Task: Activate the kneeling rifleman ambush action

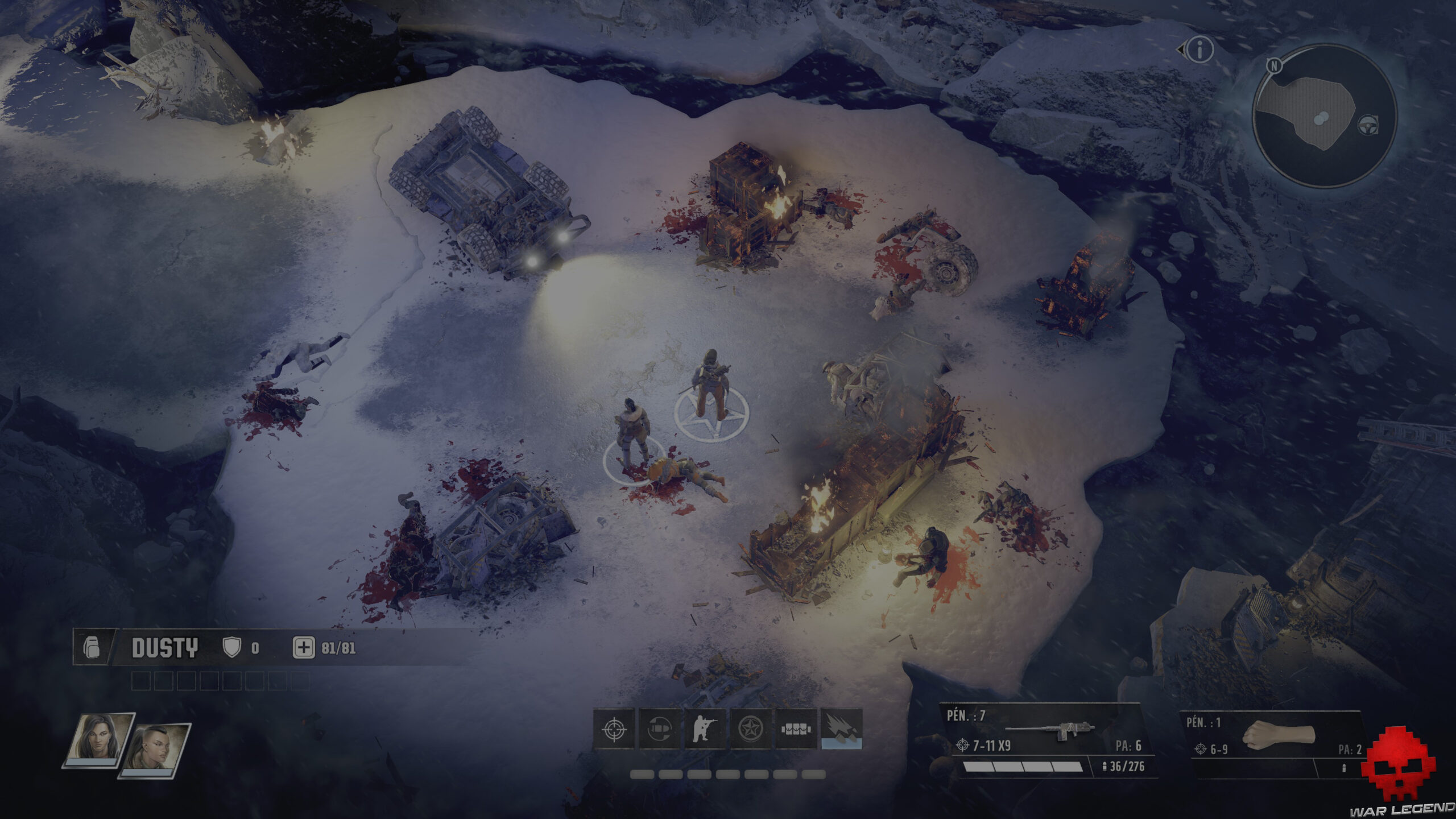Action: coord(705,729)
